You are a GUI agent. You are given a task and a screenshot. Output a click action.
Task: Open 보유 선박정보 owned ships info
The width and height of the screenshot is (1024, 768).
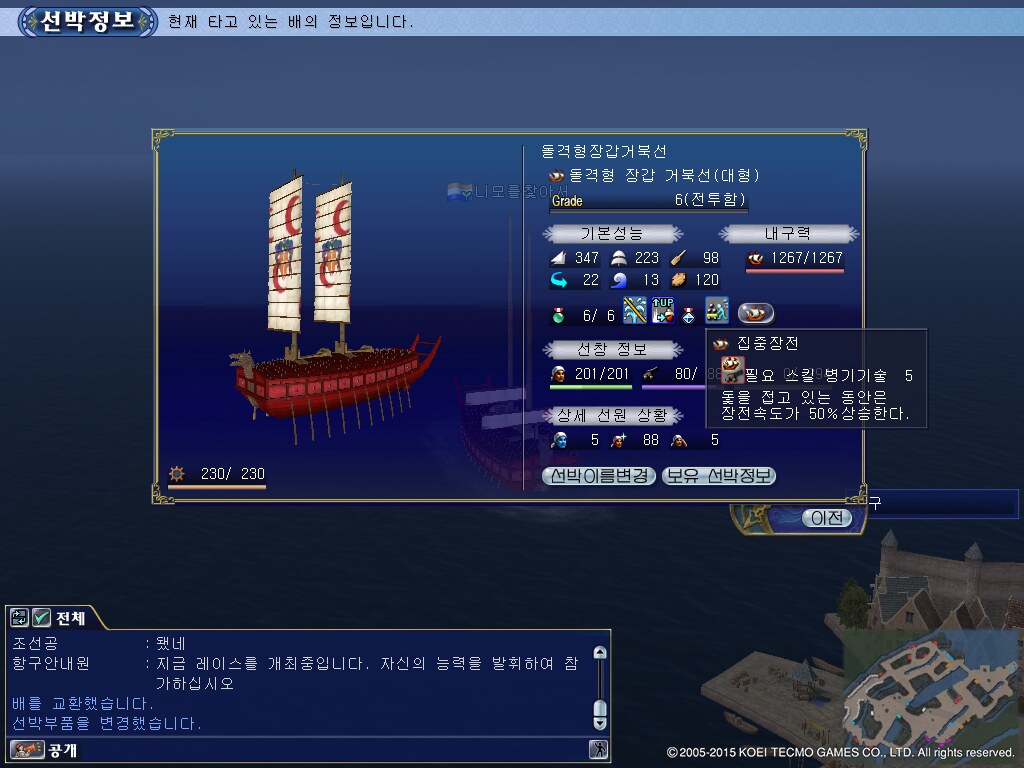[719, 476]
